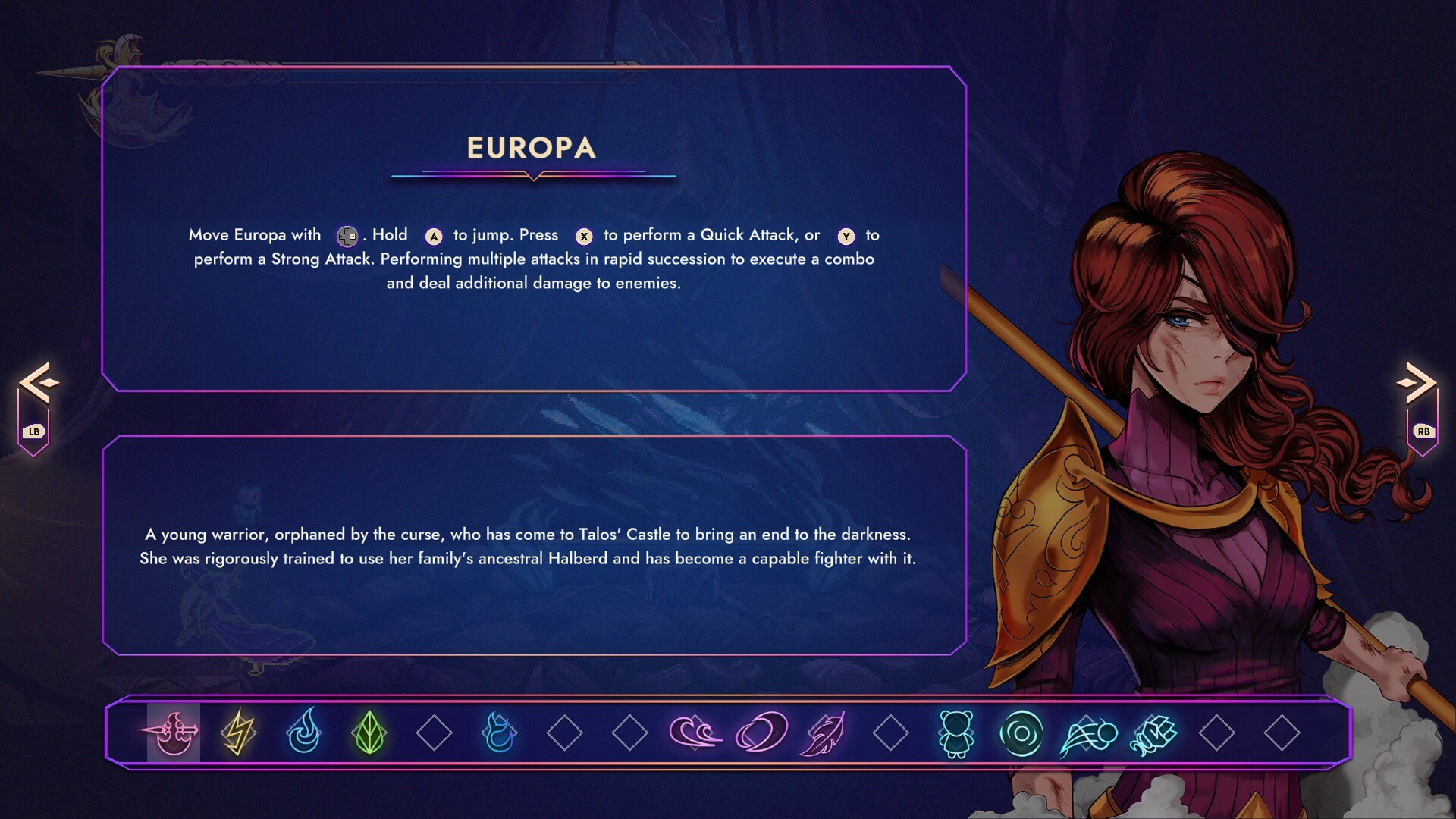This screenshot has height=819, width=1456.
Task: Choose the teal dashing orb icon
Action: click(x=1087, y=734)
